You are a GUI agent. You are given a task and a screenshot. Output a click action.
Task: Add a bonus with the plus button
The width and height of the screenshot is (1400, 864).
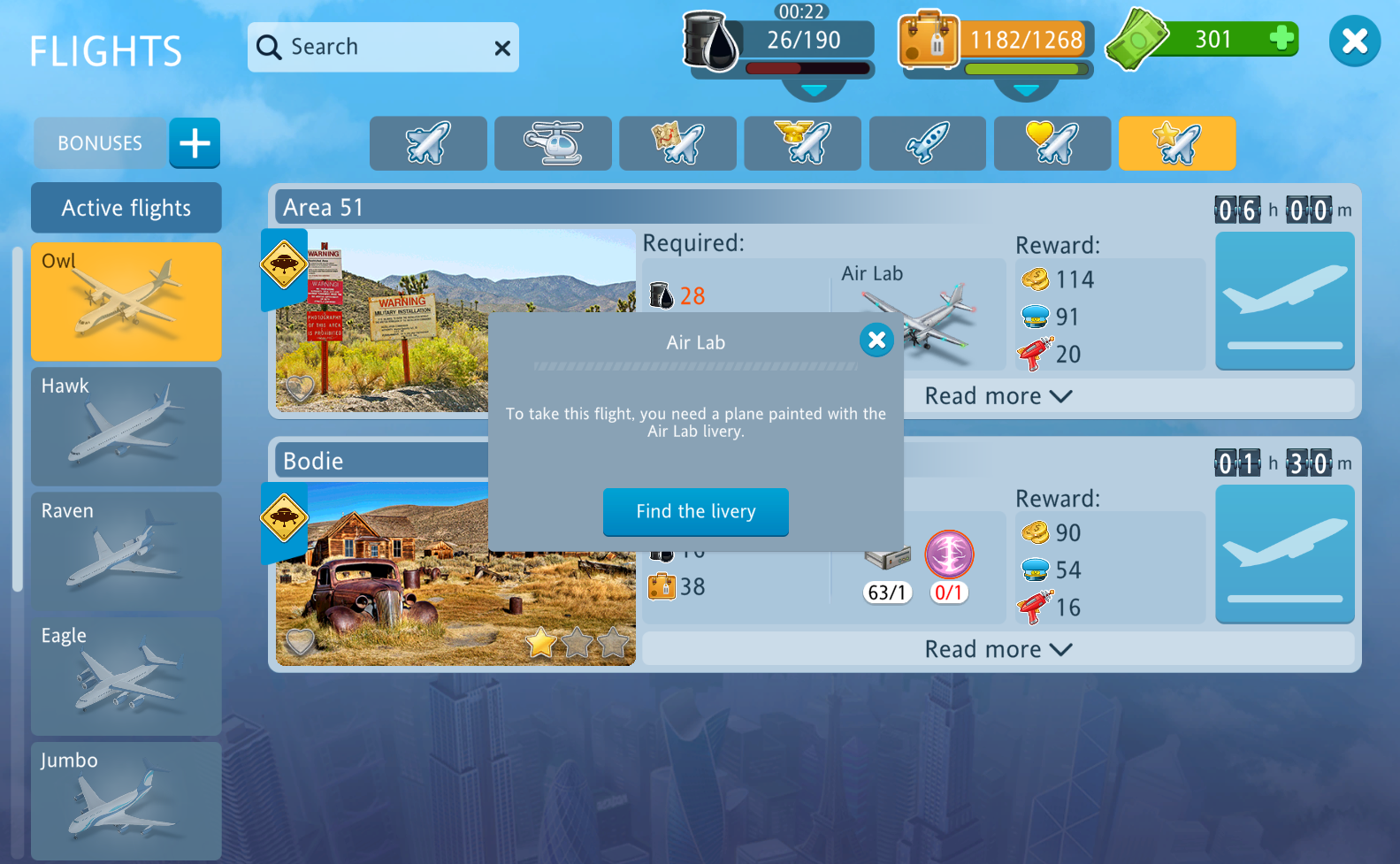pos(195,142)
